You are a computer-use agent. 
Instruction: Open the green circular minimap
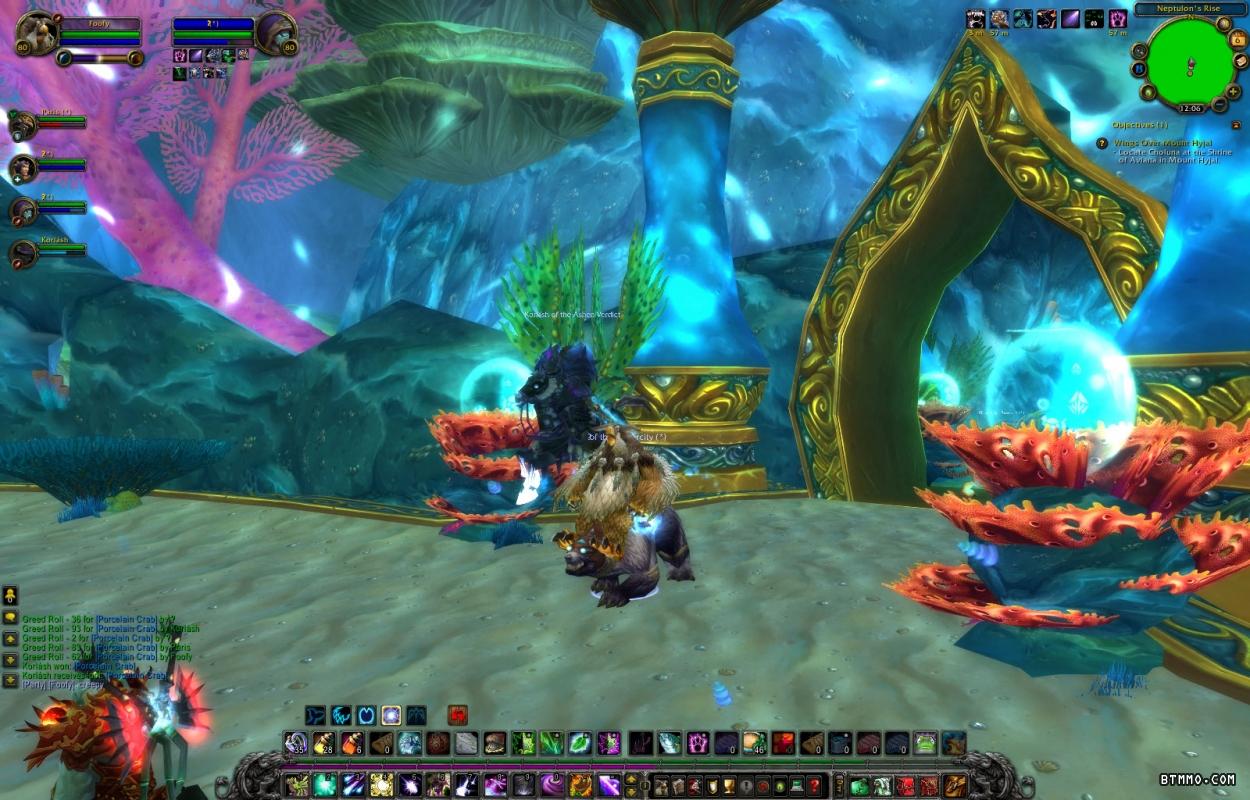click(1190, 60)
